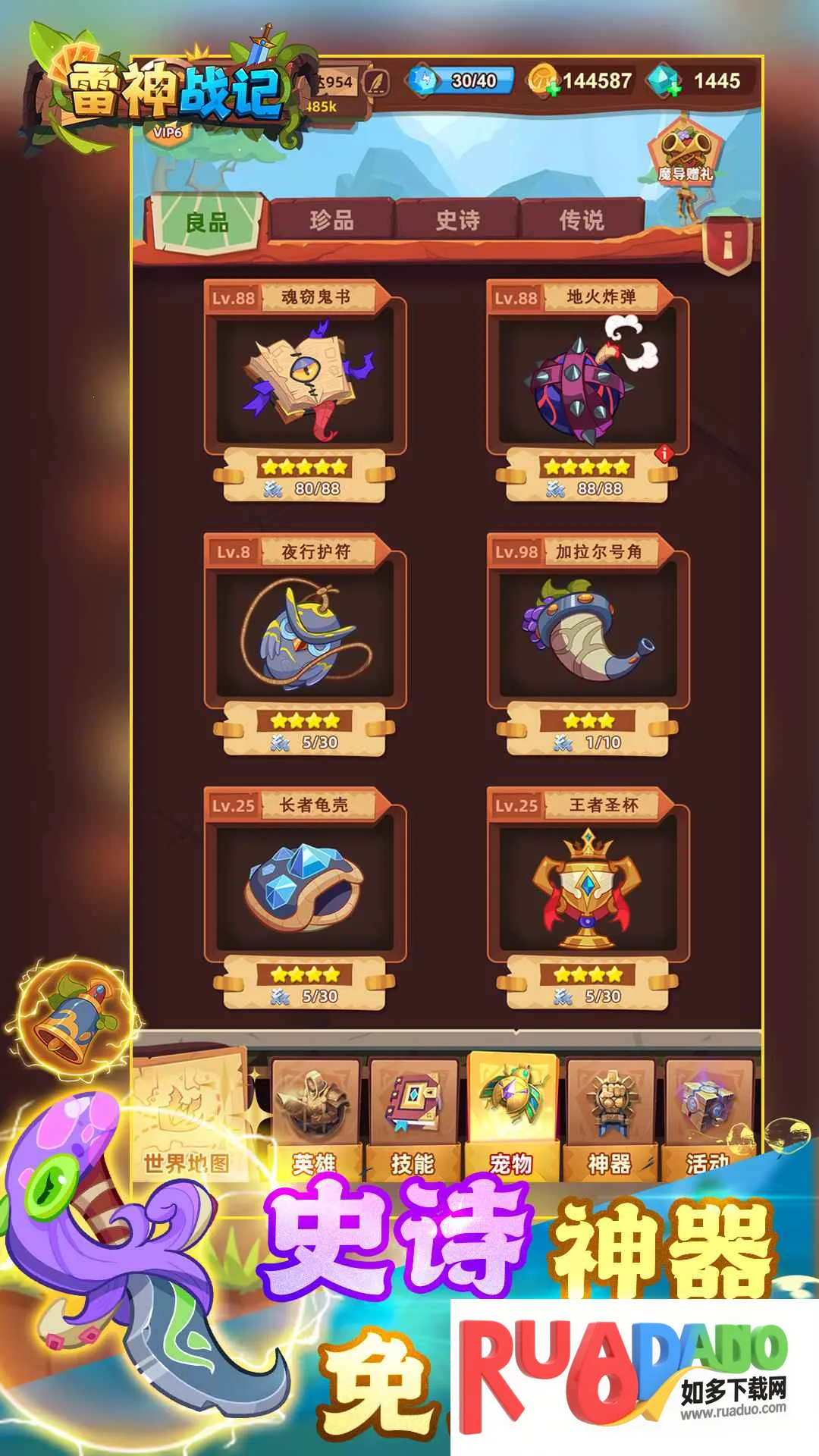
Task: Open the 魔导赠礼 gift icon
Action: (x=686, y=152)
